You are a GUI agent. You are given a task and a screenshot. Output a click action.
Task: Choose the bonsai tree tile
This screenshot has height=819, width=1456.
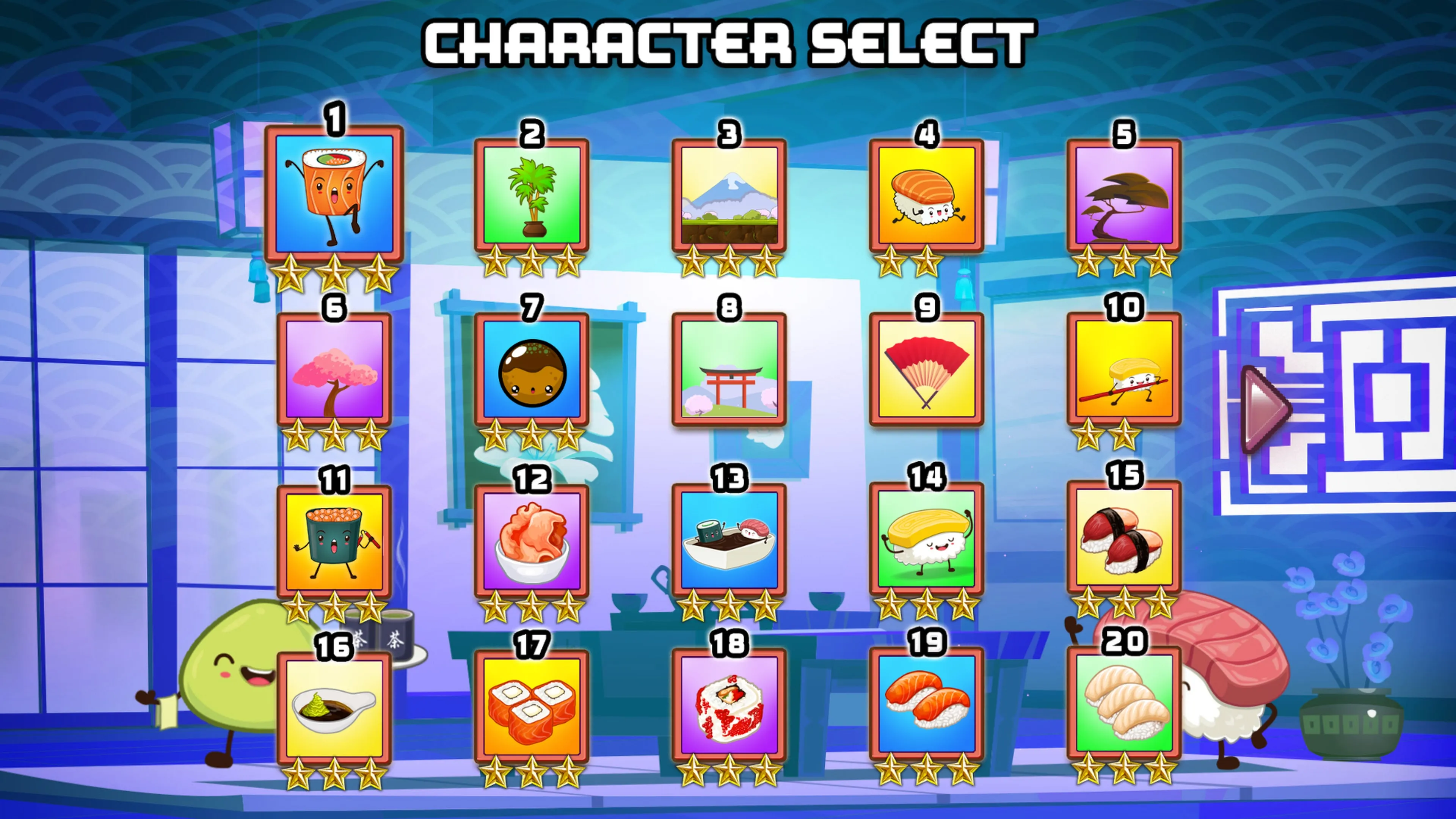pyautogui.click(x=1123, y=195)
